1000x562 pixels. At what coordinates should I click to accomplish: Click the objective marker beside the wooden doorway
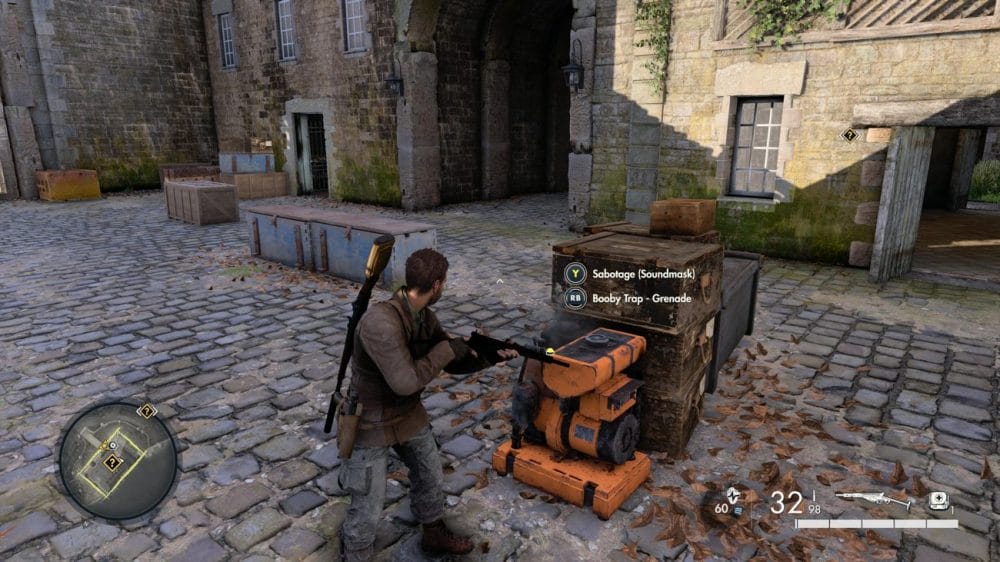click(850, 134)
